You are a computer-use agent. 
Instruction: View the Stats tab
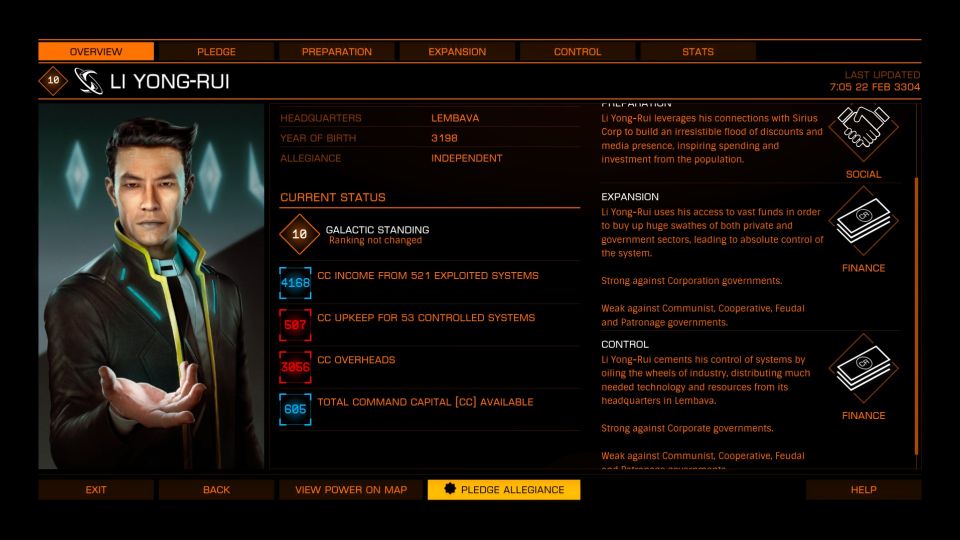[x=697, y=51]
